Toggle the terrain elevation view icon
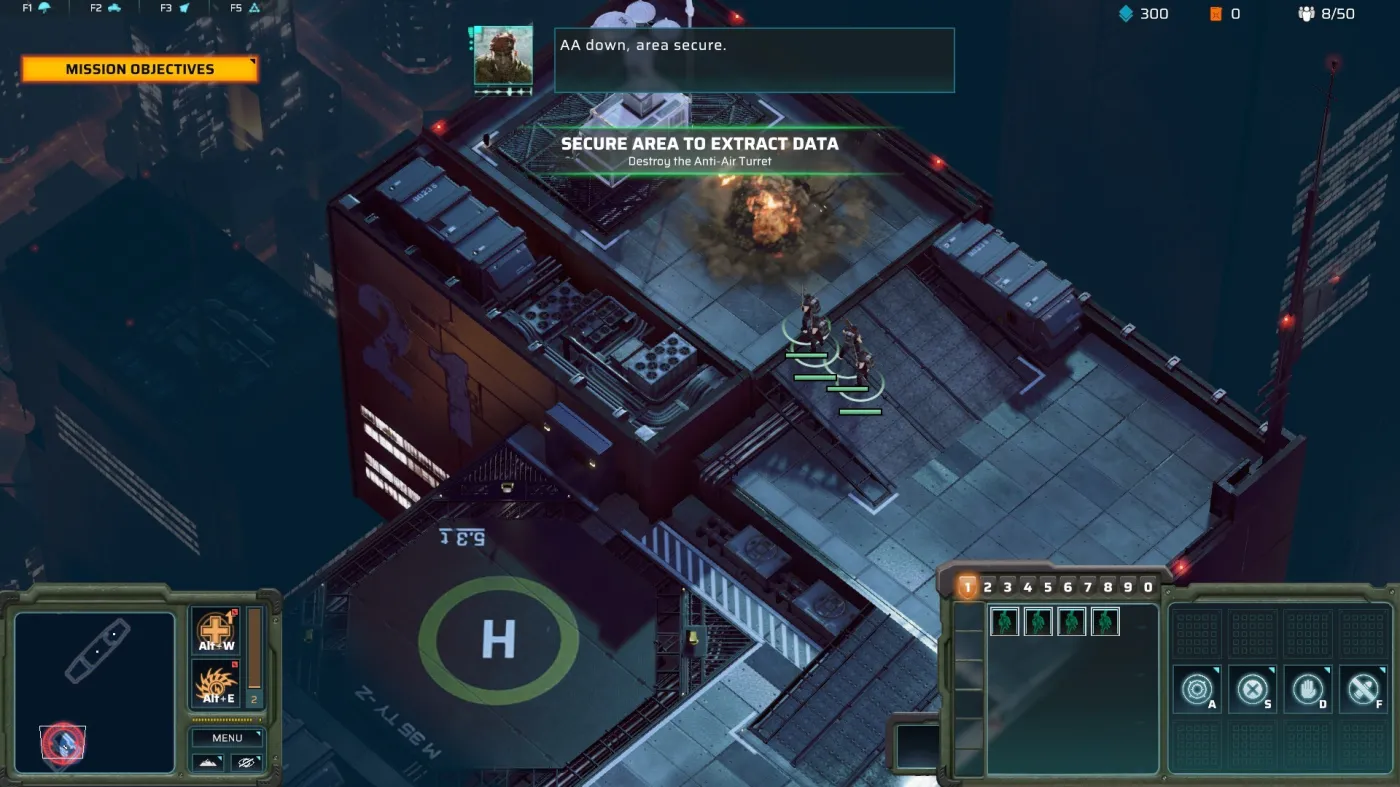Screen dimensions: 1400x787 (x=207, y=763)
